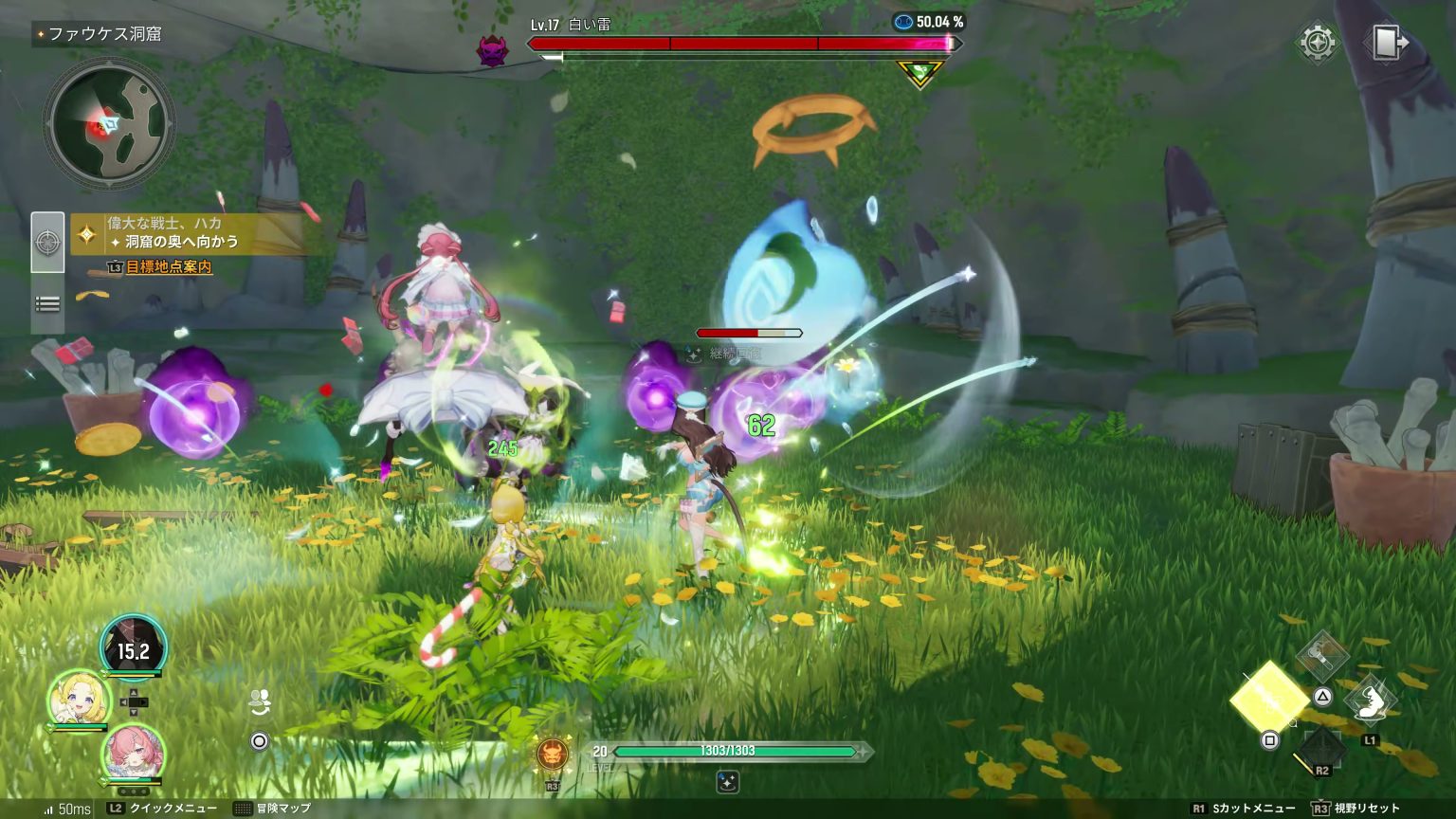This screenshot has height=819, width=1456.
Task: Activate the glowing yellow diamond skill
Action: [x=1268, y=698]
